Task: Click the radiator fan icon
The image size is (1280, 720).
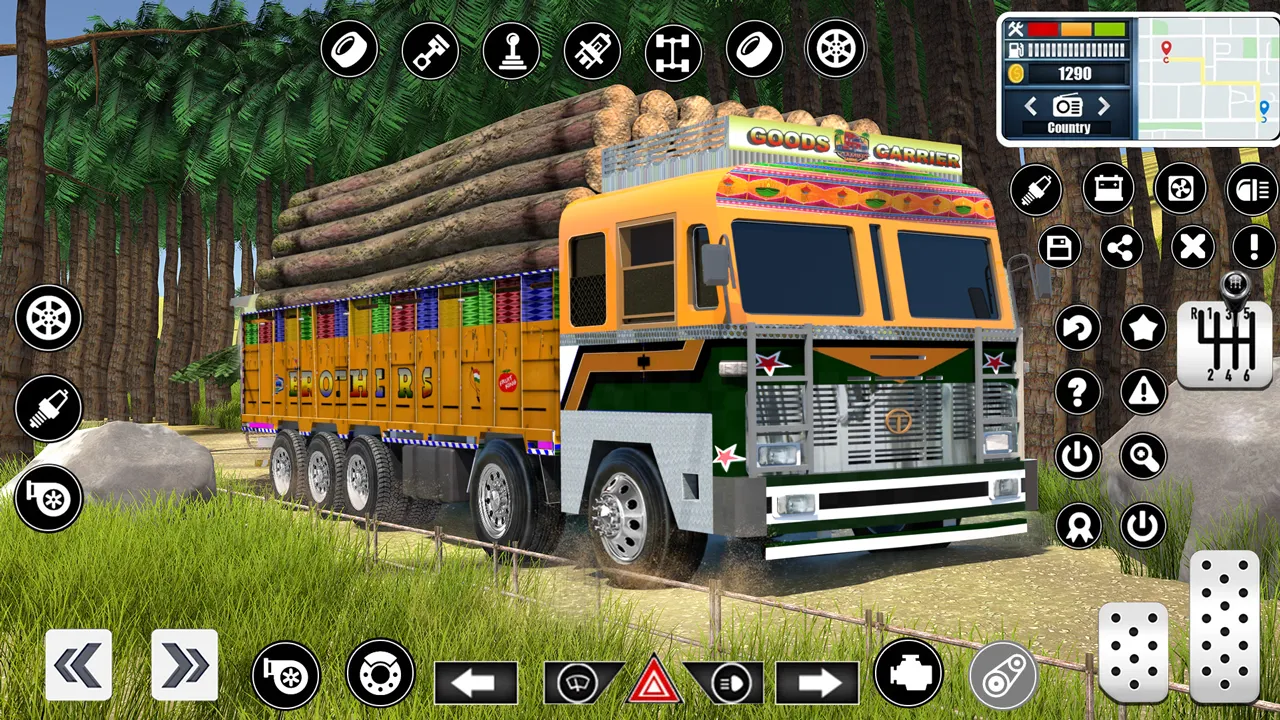Action: 1180,190
